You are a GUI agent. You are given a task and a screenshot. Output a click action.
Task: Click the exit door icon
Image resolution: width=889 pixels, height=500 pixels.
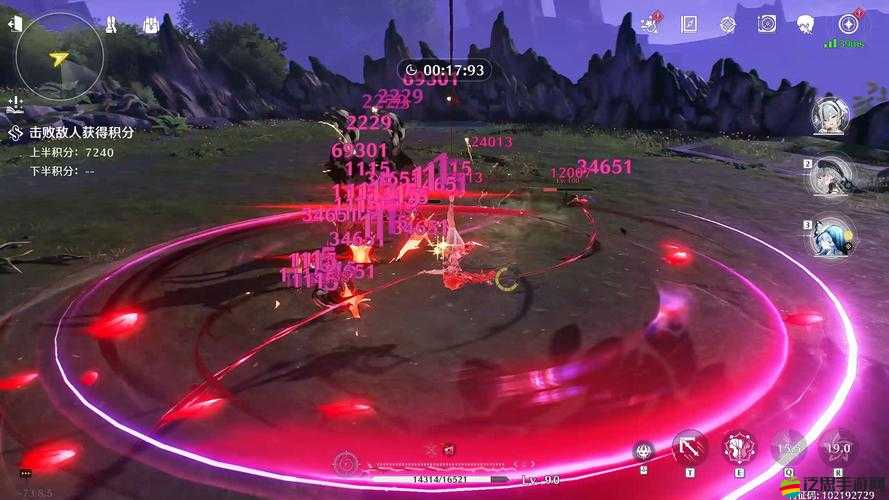pos(14,24)
